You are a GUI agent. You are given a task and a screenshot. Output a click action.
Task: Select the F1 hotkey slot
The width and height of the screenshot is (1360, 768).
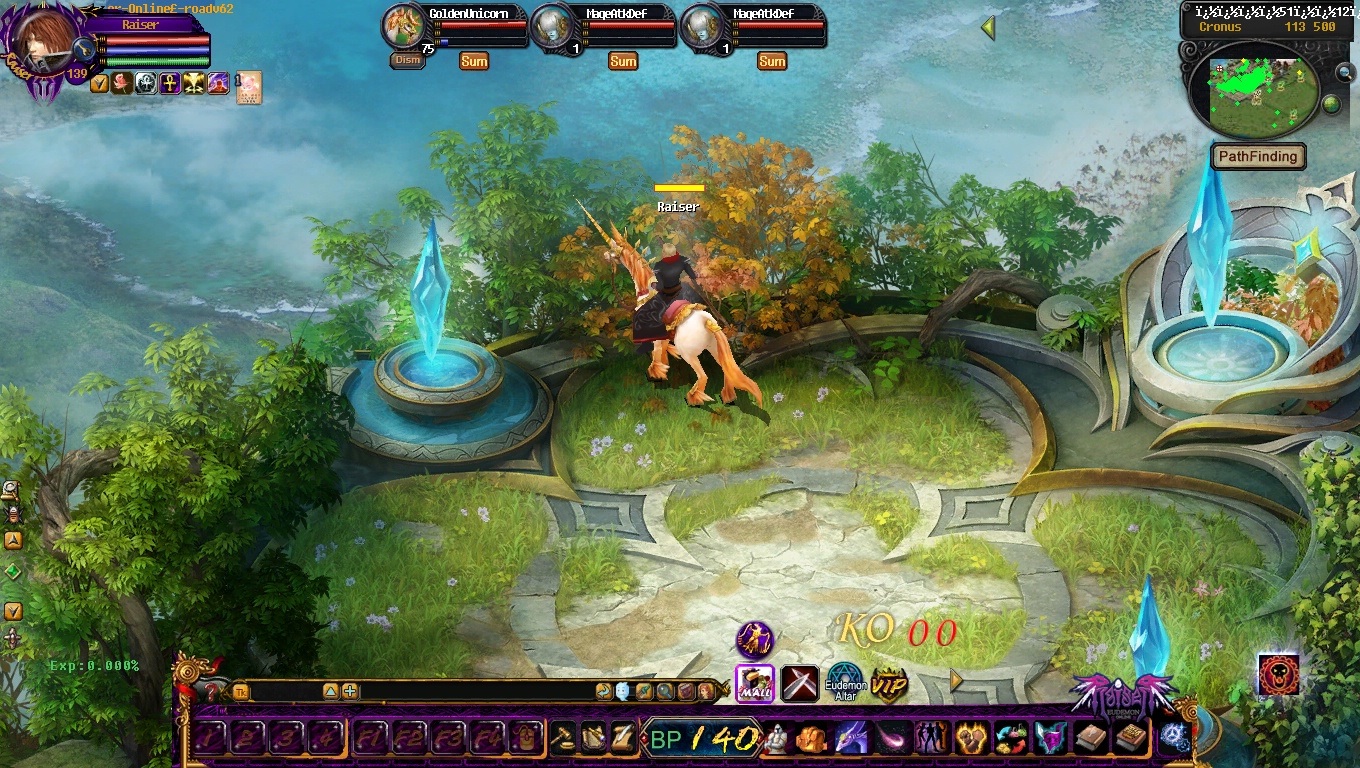(370, 738)
